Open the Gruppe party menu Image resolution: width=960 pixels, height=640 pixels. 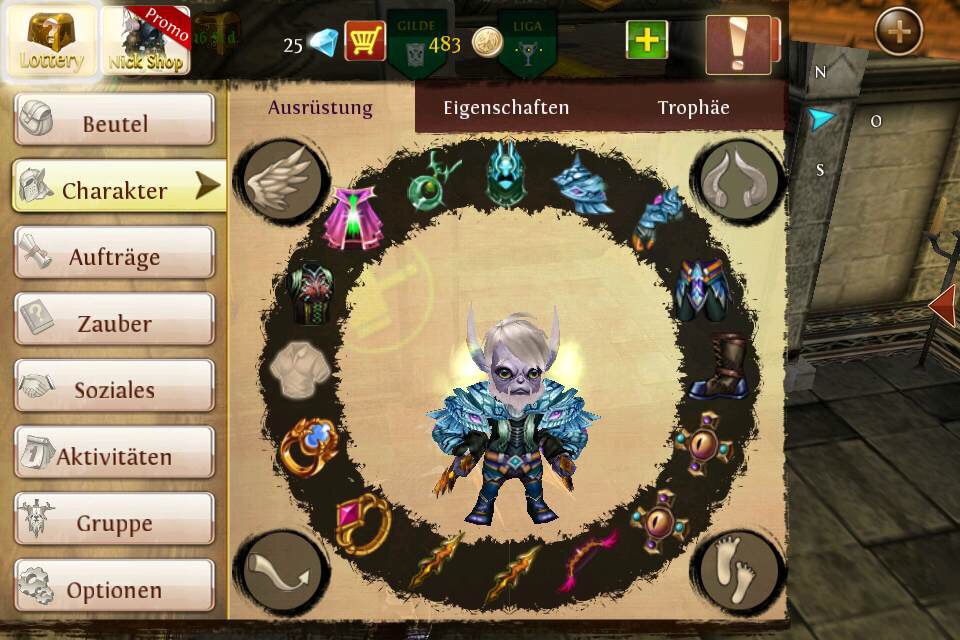114,522
